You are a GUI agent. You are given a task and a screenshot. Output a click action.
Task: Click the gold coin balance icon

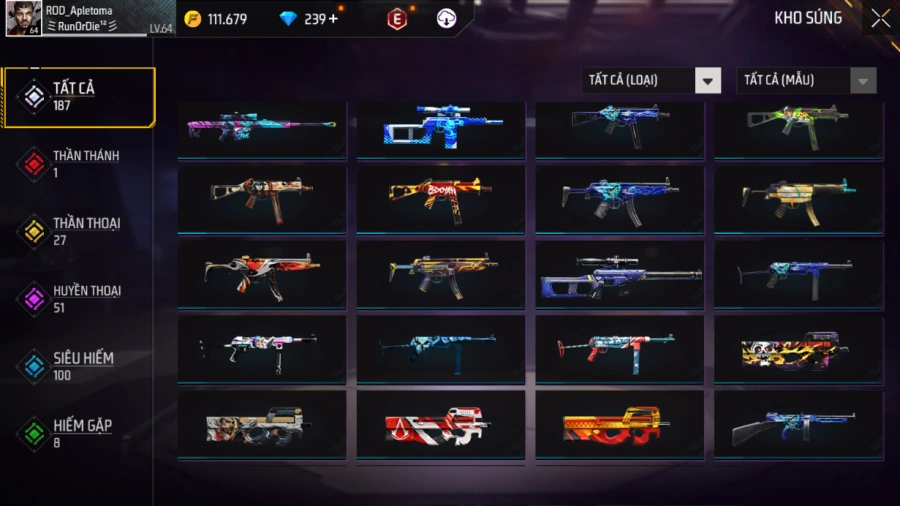point(193,19)
